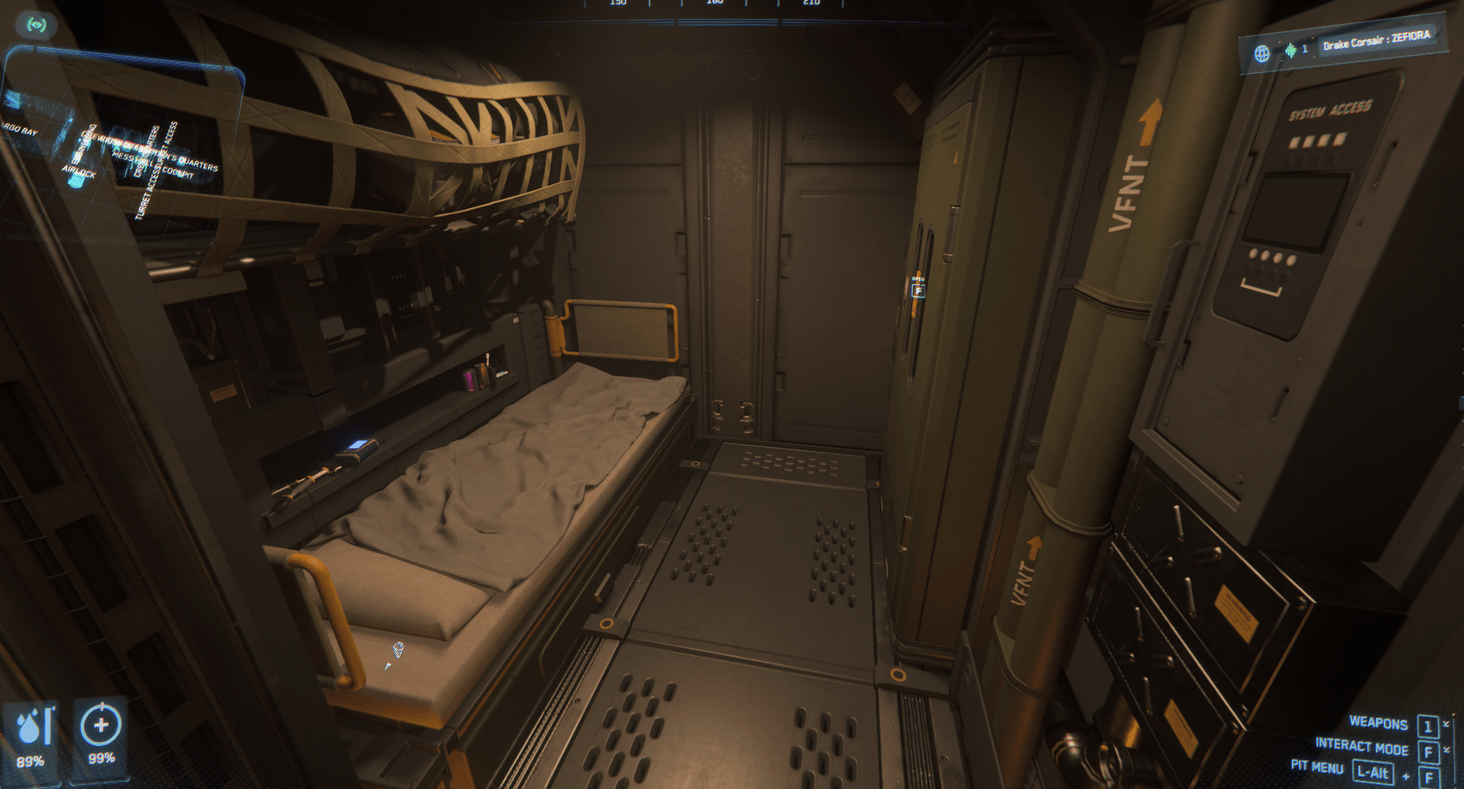1464x789 pixels.
Task: Click the PIT MENU label
Action: click(1316, 767)
